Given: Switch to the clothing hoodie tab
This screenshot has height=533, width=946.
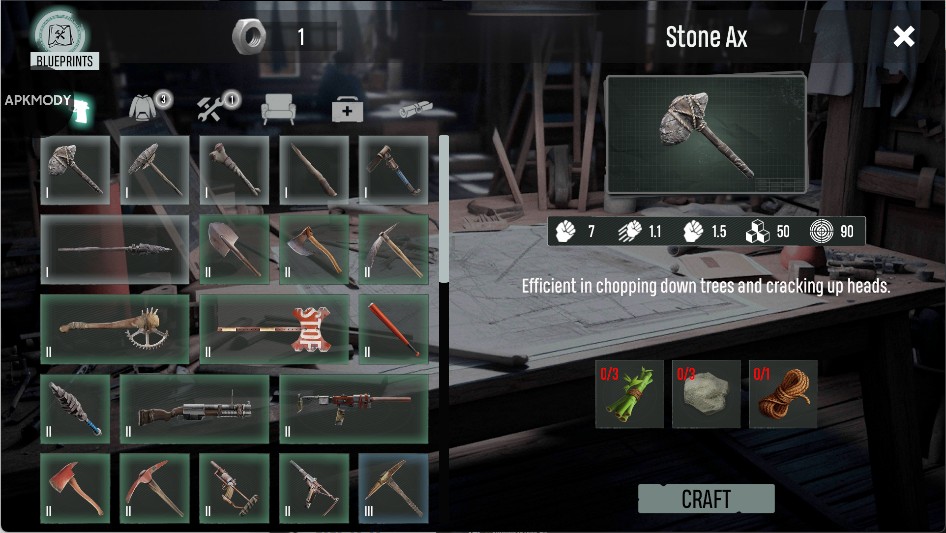Looking at the screenshot, I should [x=149, y=107].
